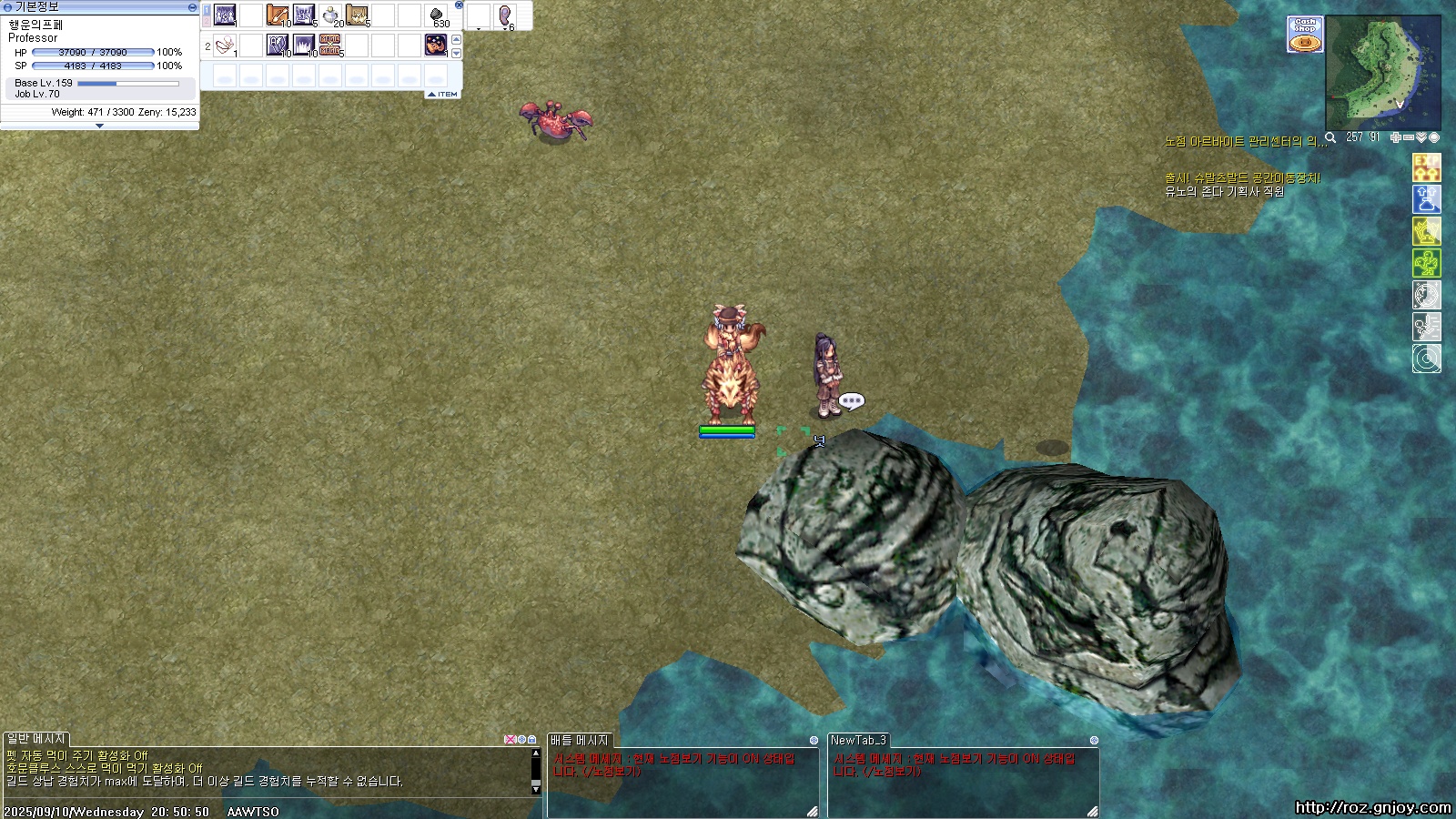Click the island minimap

click(1382, 73)
